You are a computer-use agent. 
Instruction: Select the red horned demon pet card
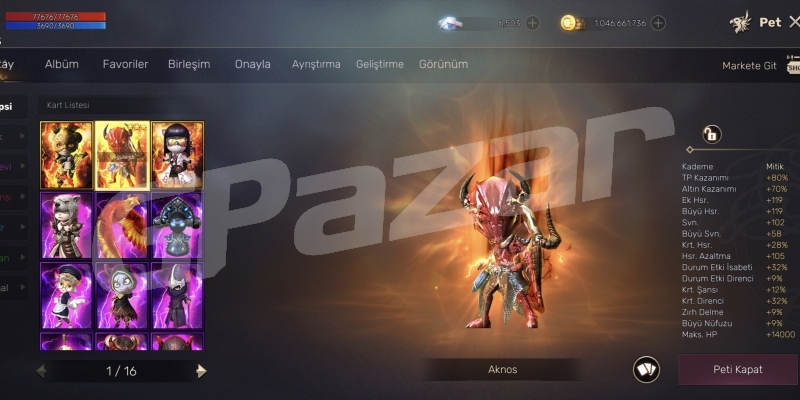click(x=122, y=155)
